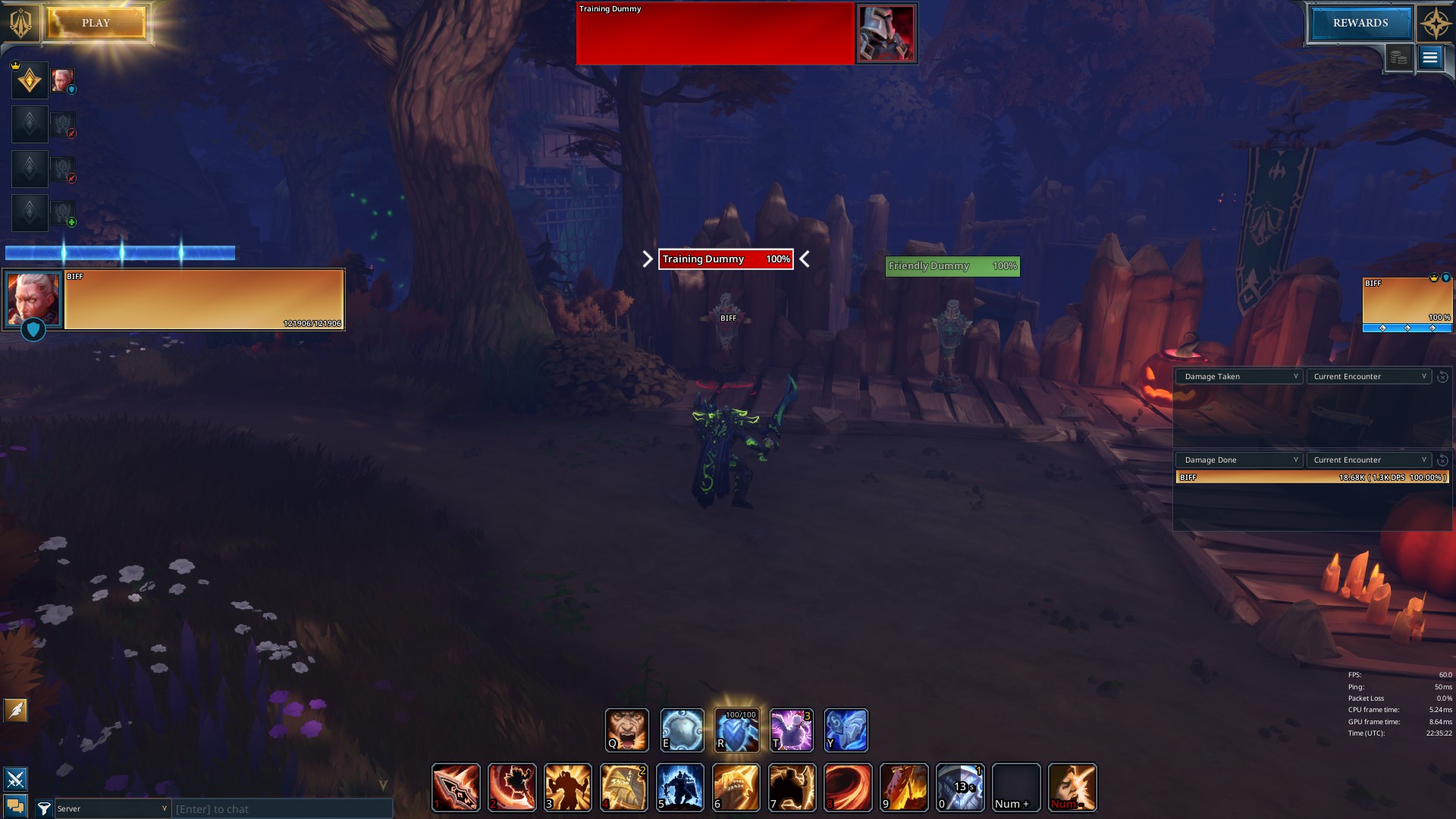Open the Current Encounter dropdown beside Damage Done
The image size is (1456, 819).
click(x=1368, y=460)
